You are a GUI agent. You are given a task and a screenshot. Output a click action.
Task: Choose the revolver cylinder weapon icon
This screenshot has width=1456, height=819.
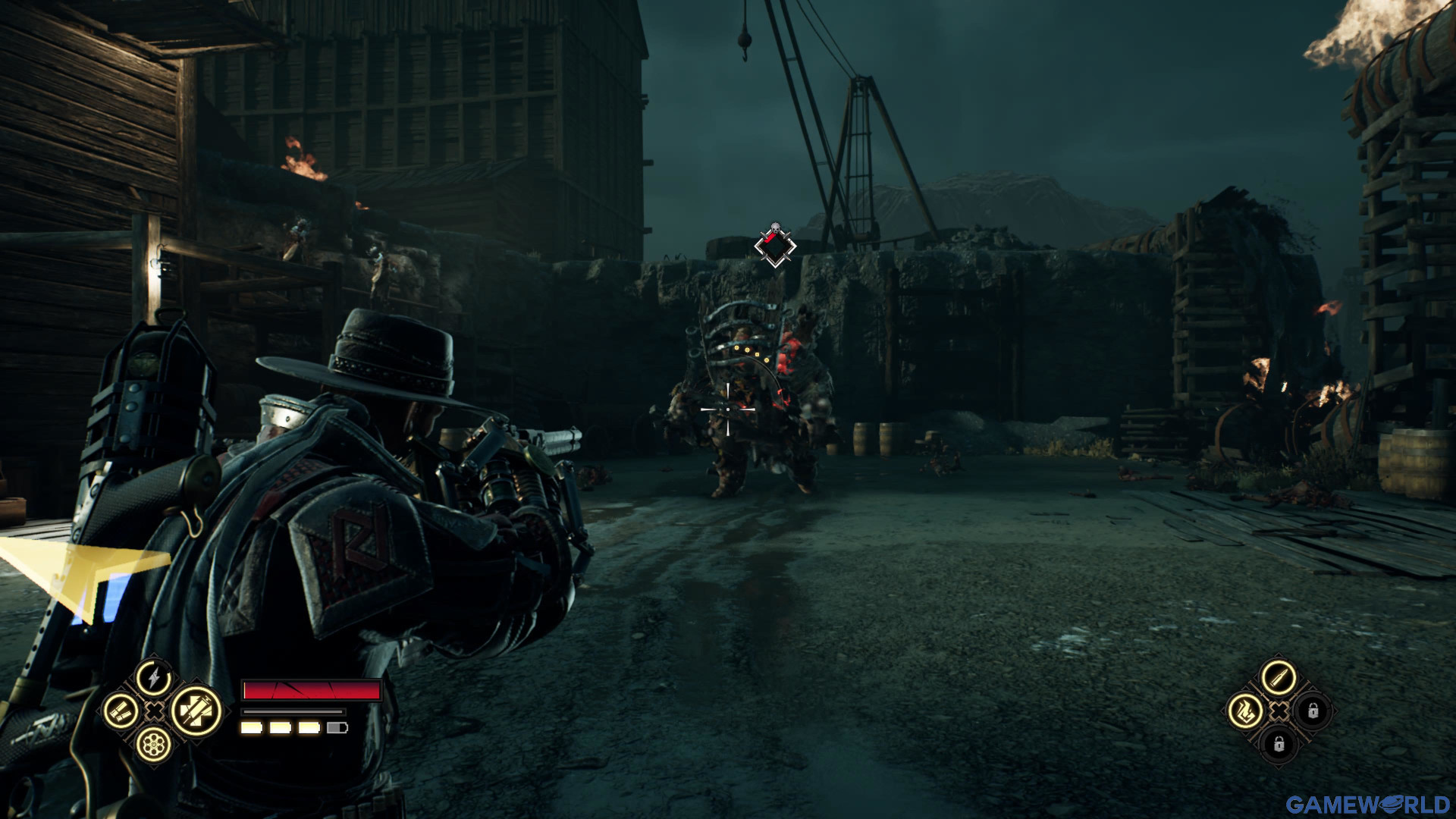coord(154,745)
